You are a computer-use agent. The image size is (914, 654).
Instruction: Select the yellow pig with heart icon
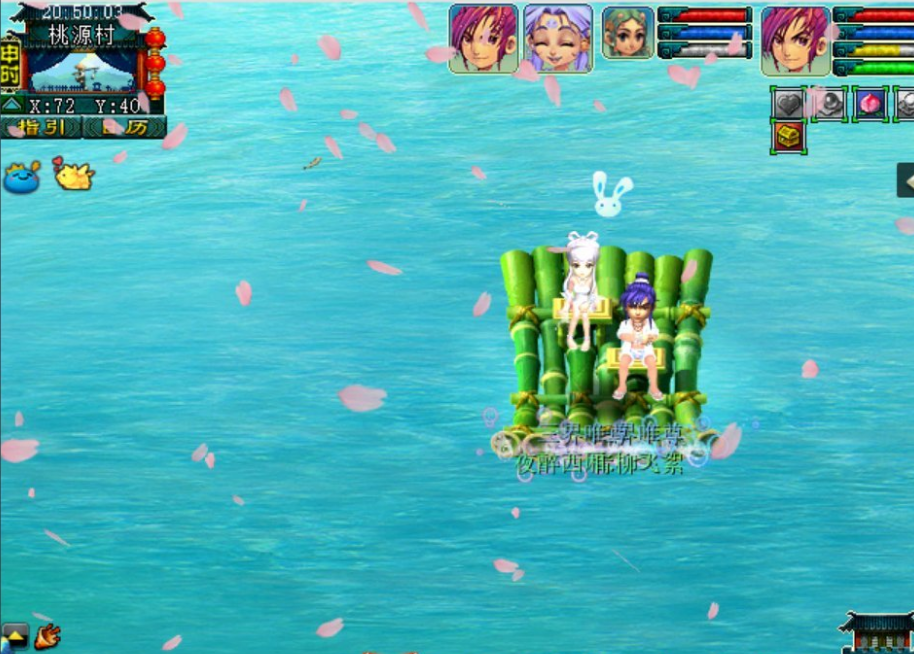click(x=73, y=175)
